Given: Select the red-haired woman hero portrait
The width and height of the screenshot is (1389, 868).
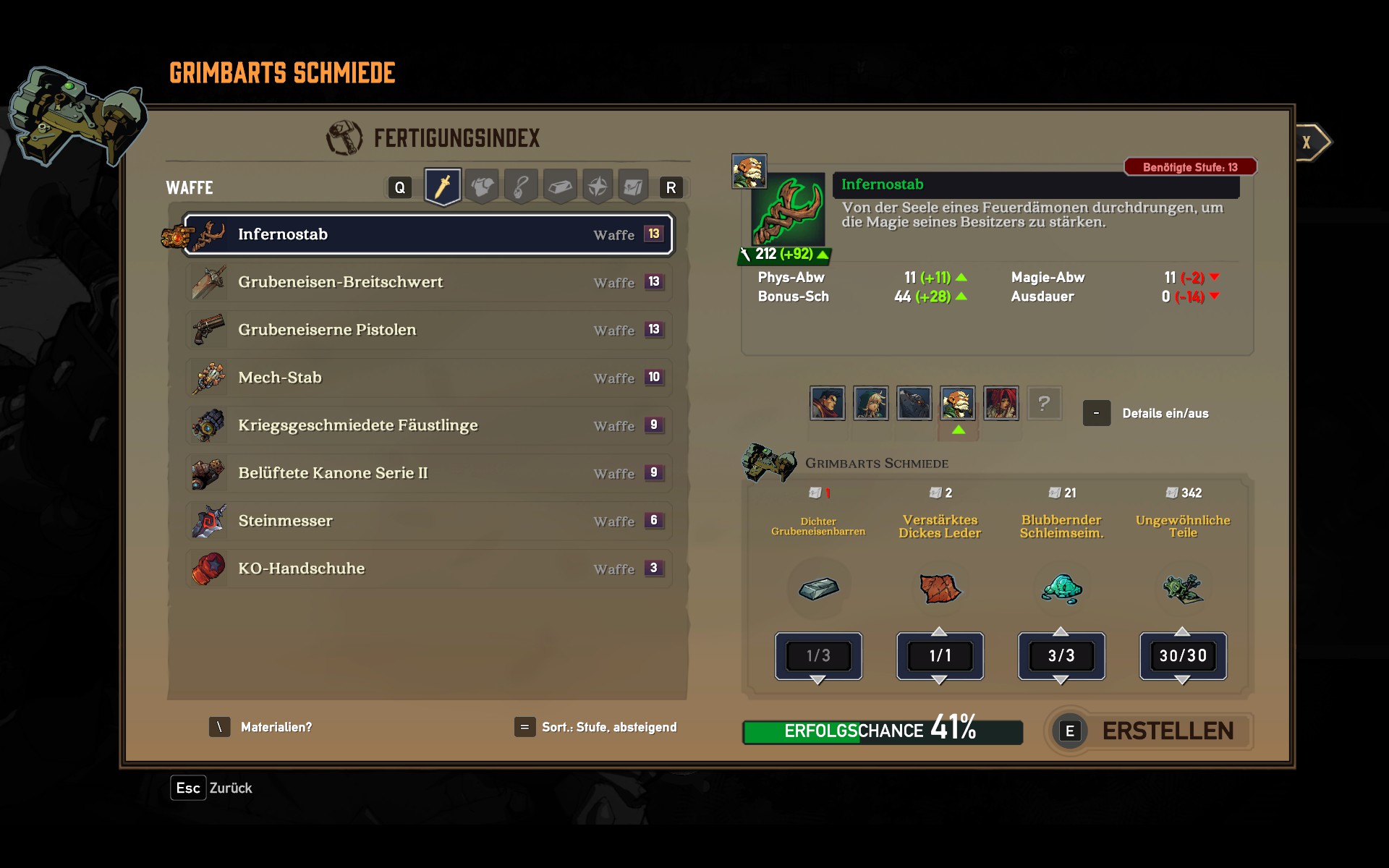Looking at the screenshot, I should pyautogui.click(x=1001, y=403).
